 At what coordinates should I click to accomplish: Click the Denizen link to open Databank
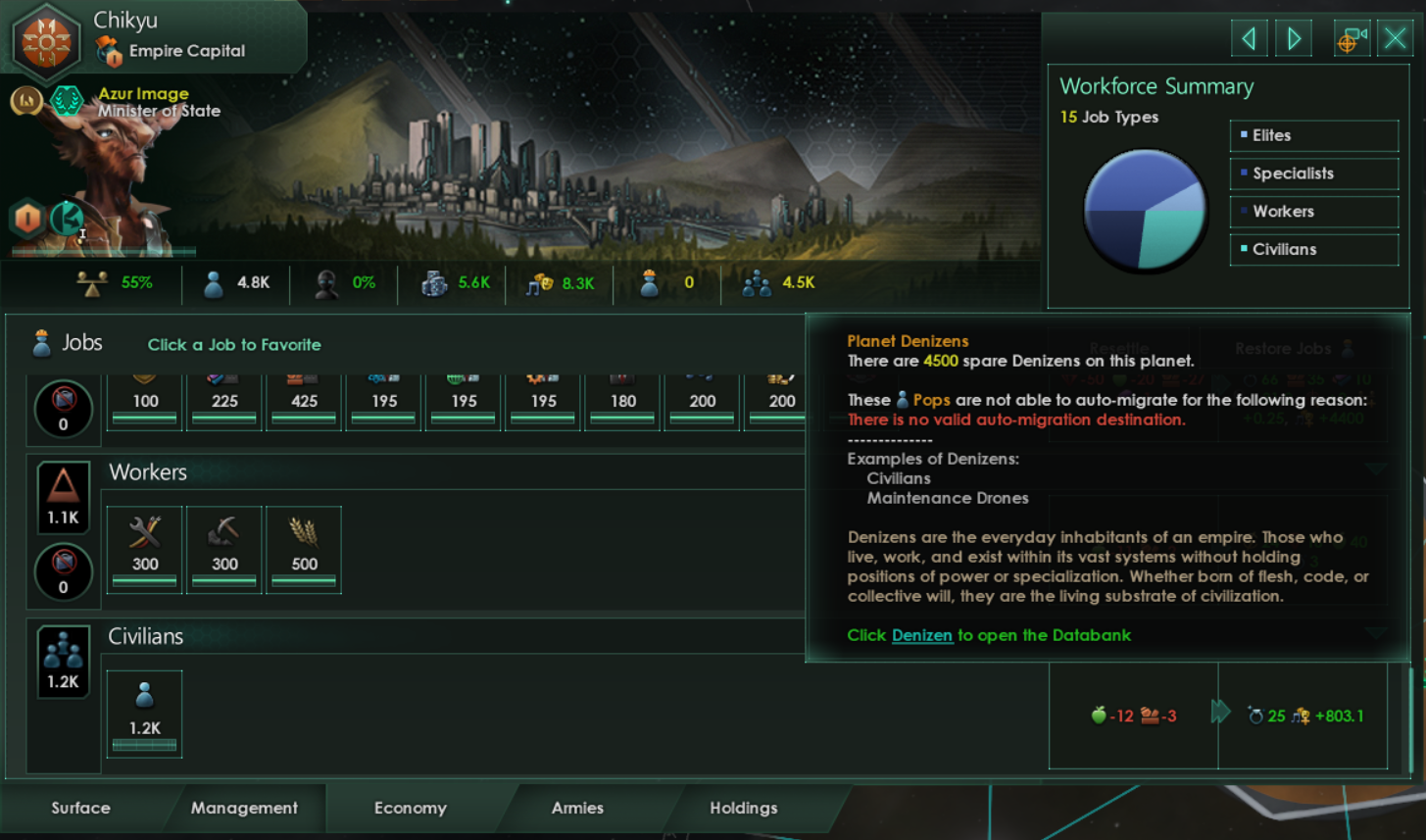(924, 635)
